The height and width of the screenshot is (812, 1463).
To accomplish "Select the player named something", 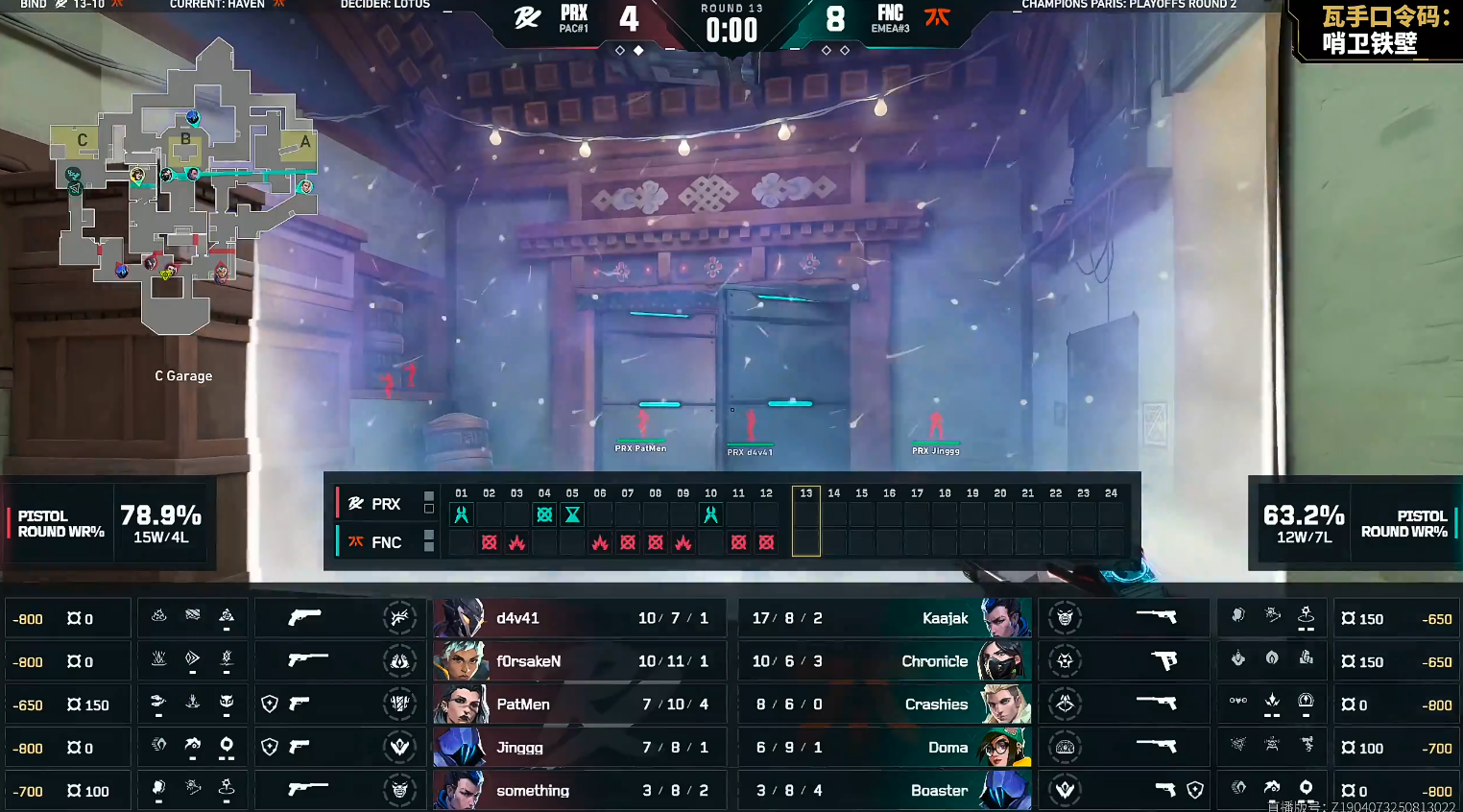I will (574, 791).
